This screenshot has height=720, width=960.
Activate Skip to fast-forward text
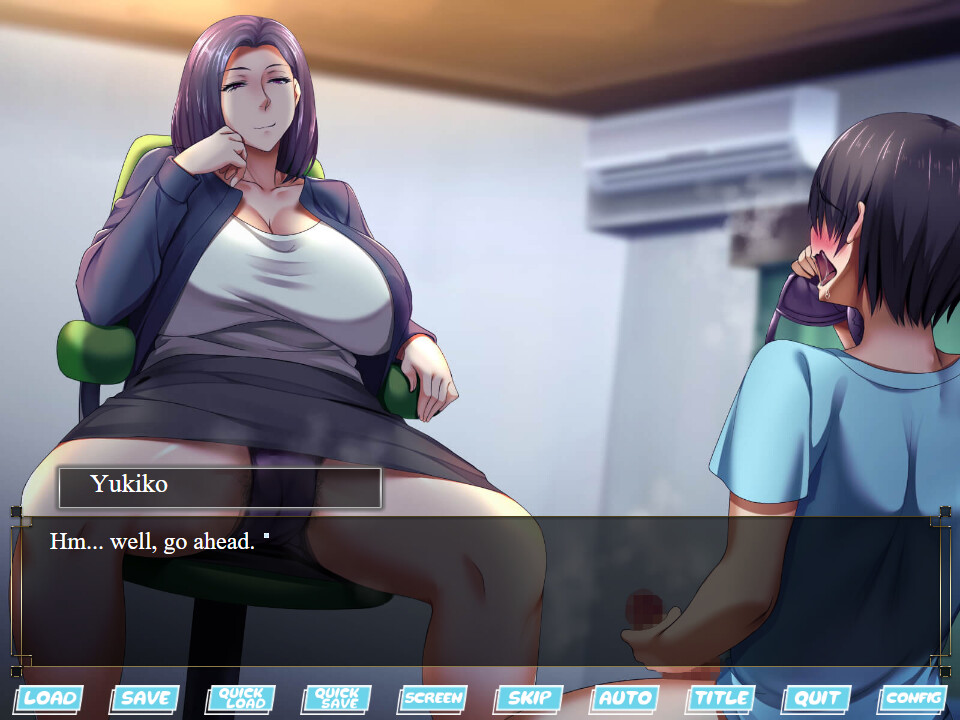[x=528, y=698]
